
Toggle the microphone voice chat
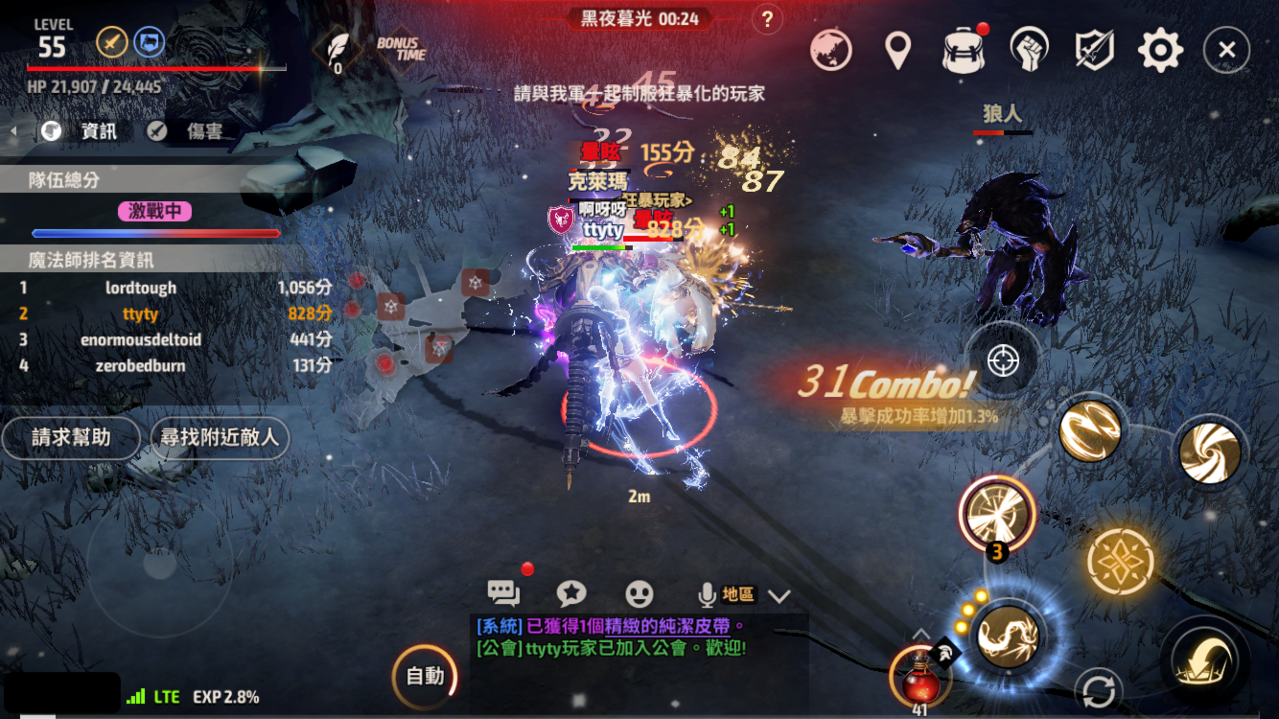(707, 595)
